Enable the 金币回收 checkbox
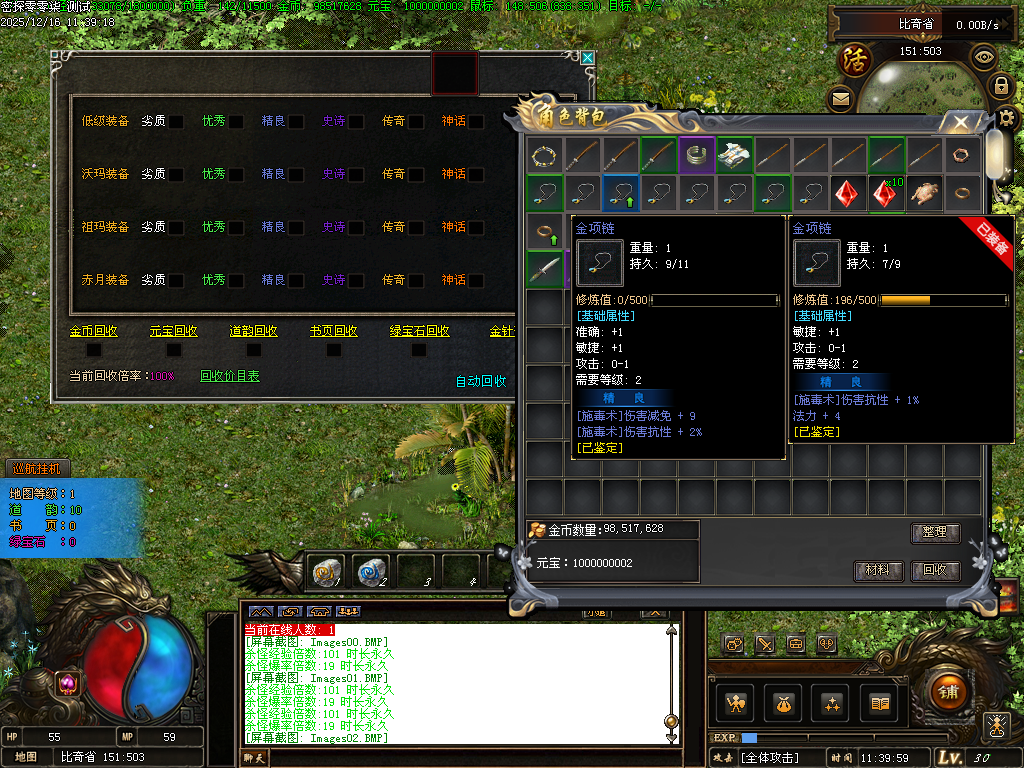 click(x=94, y=350)
